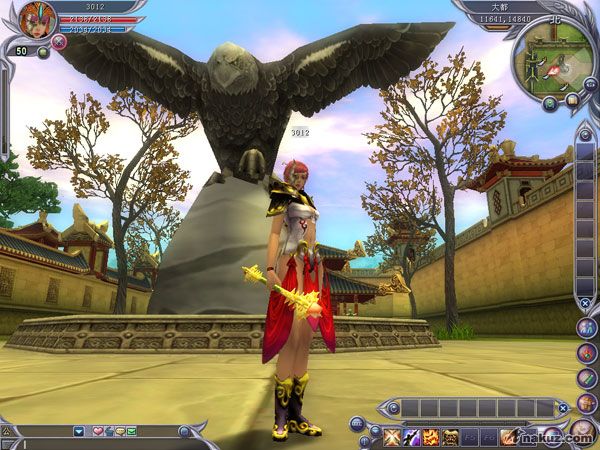
Task: Close the horizontal empty quickslot bar
Action: coord(563,407)
